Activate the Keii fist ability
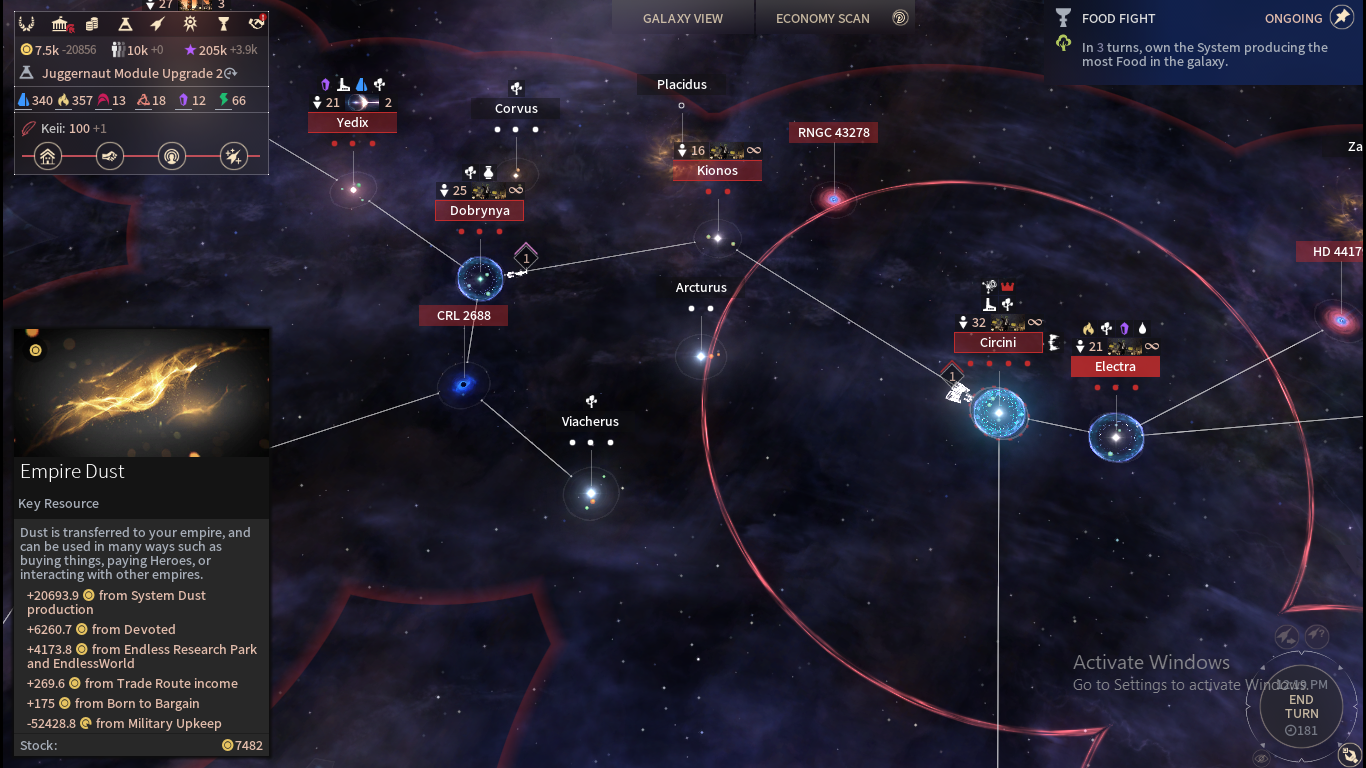The width and height of the screenshot is (1366, 768). (x=110, y=156)
